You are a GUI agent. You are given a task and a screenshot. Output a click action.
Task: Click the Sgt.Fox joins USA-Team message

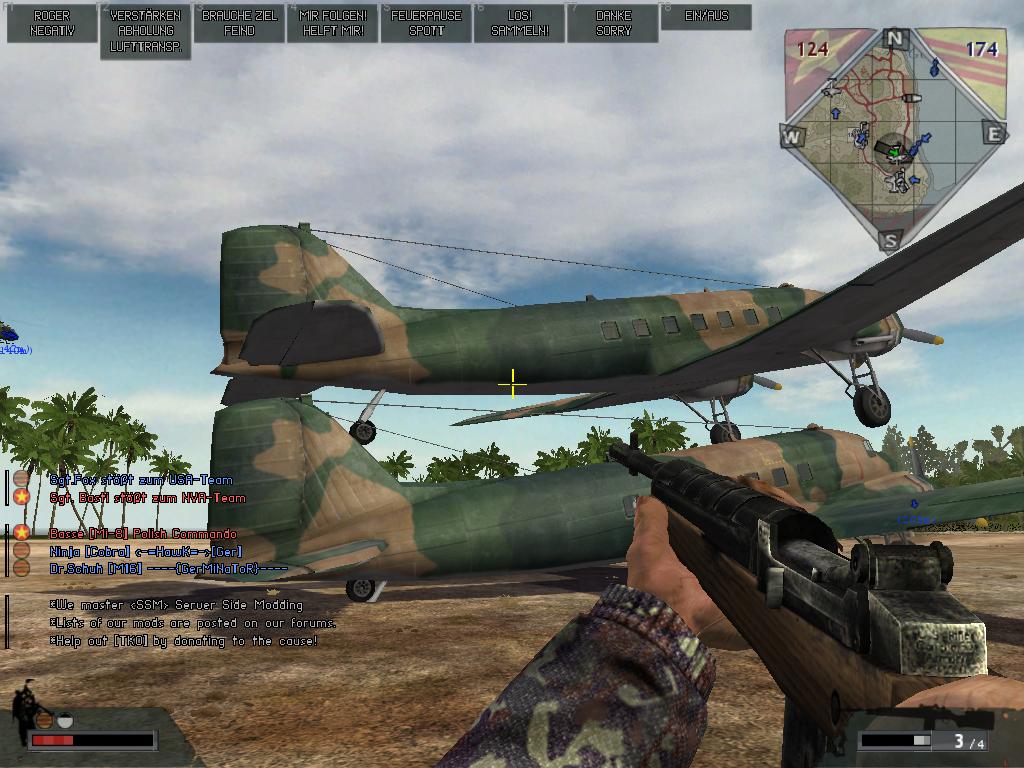pyautogui.click(x=141, y=480)
